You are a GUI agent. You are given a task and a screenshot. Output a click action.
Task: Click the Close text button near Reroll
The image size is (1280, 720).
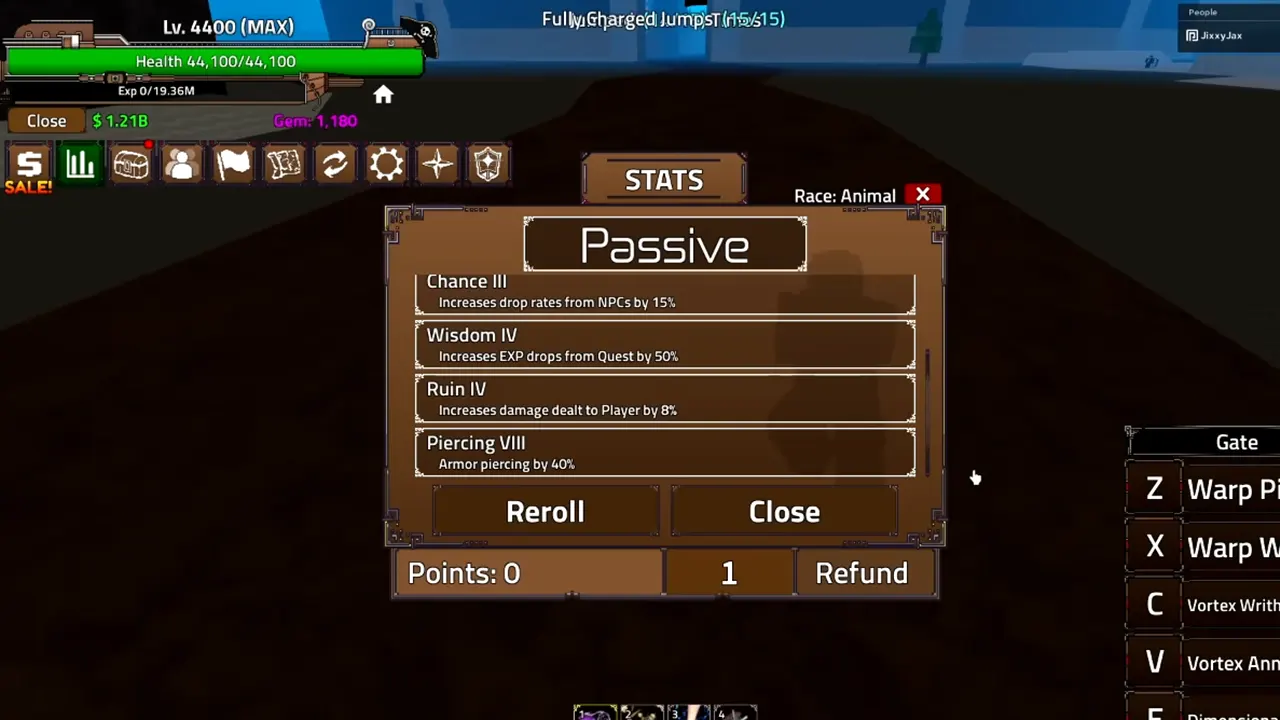[784, 511]
